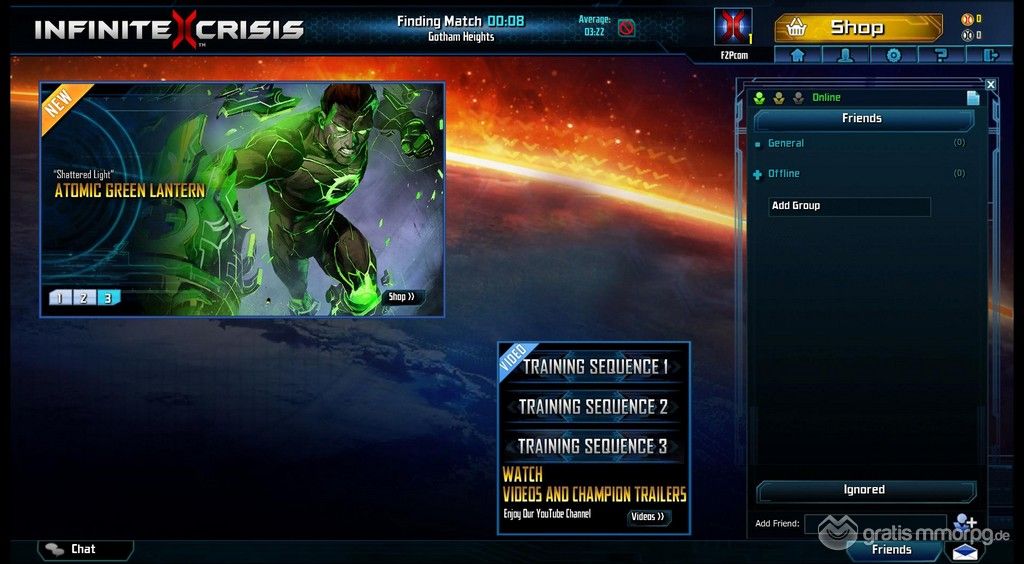Expand the Offline friends group
1024x564 pixels.
tap(758, 174)
